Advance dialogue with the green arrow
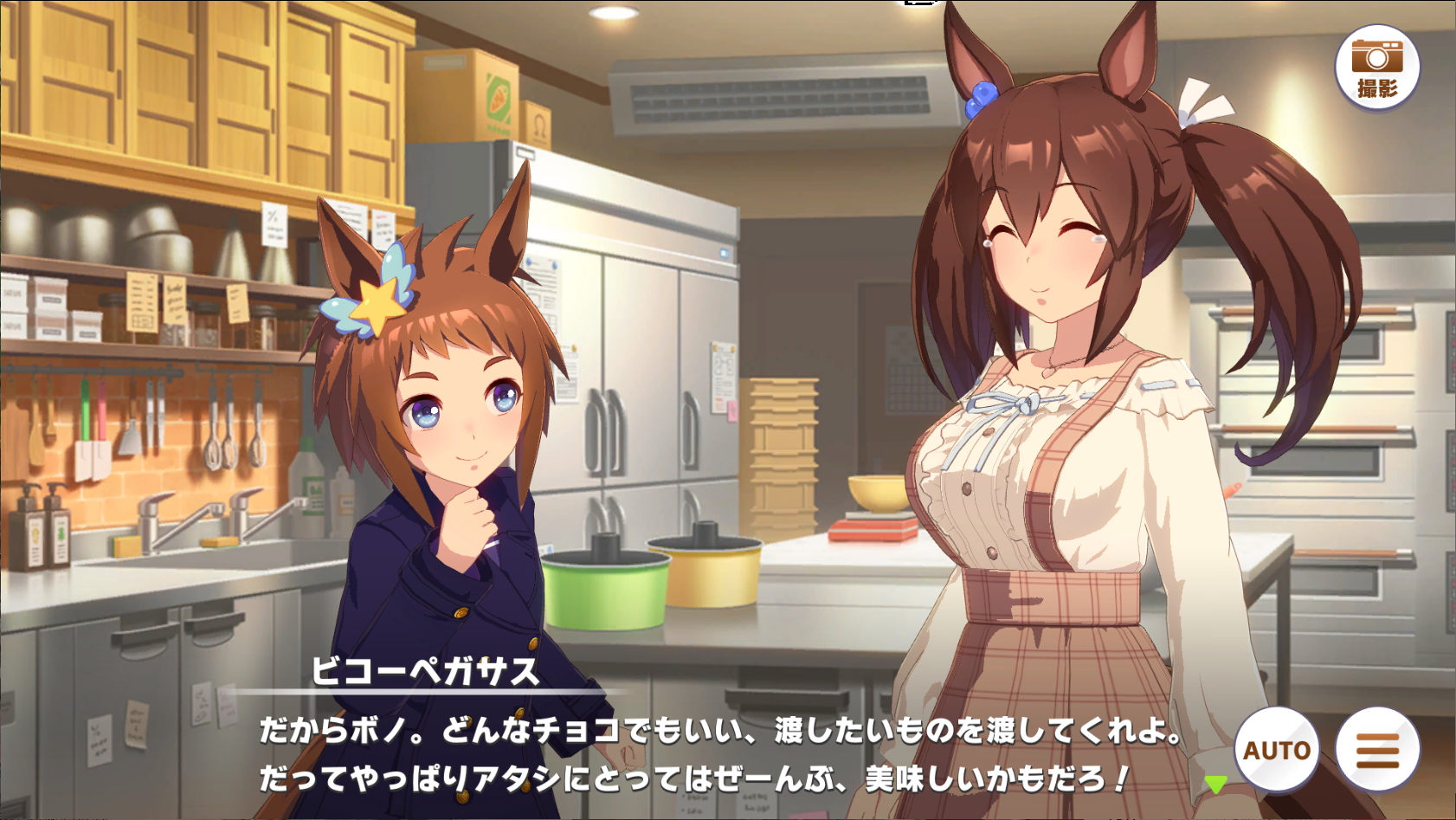The height and width of the screenshot is (820, 1456). [1215, 784]
